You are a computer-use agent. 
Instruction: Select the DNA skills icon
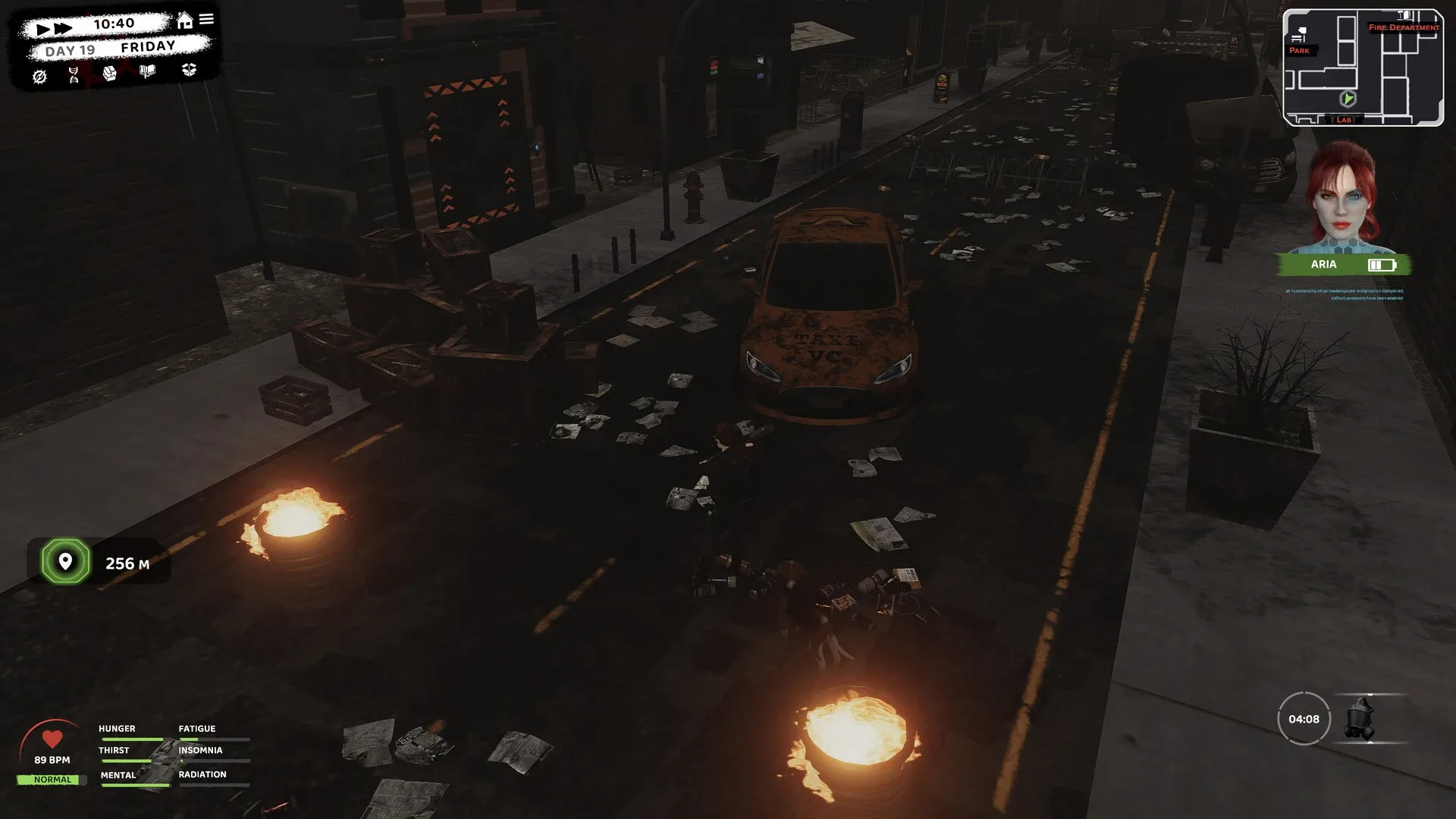(74, 74)
